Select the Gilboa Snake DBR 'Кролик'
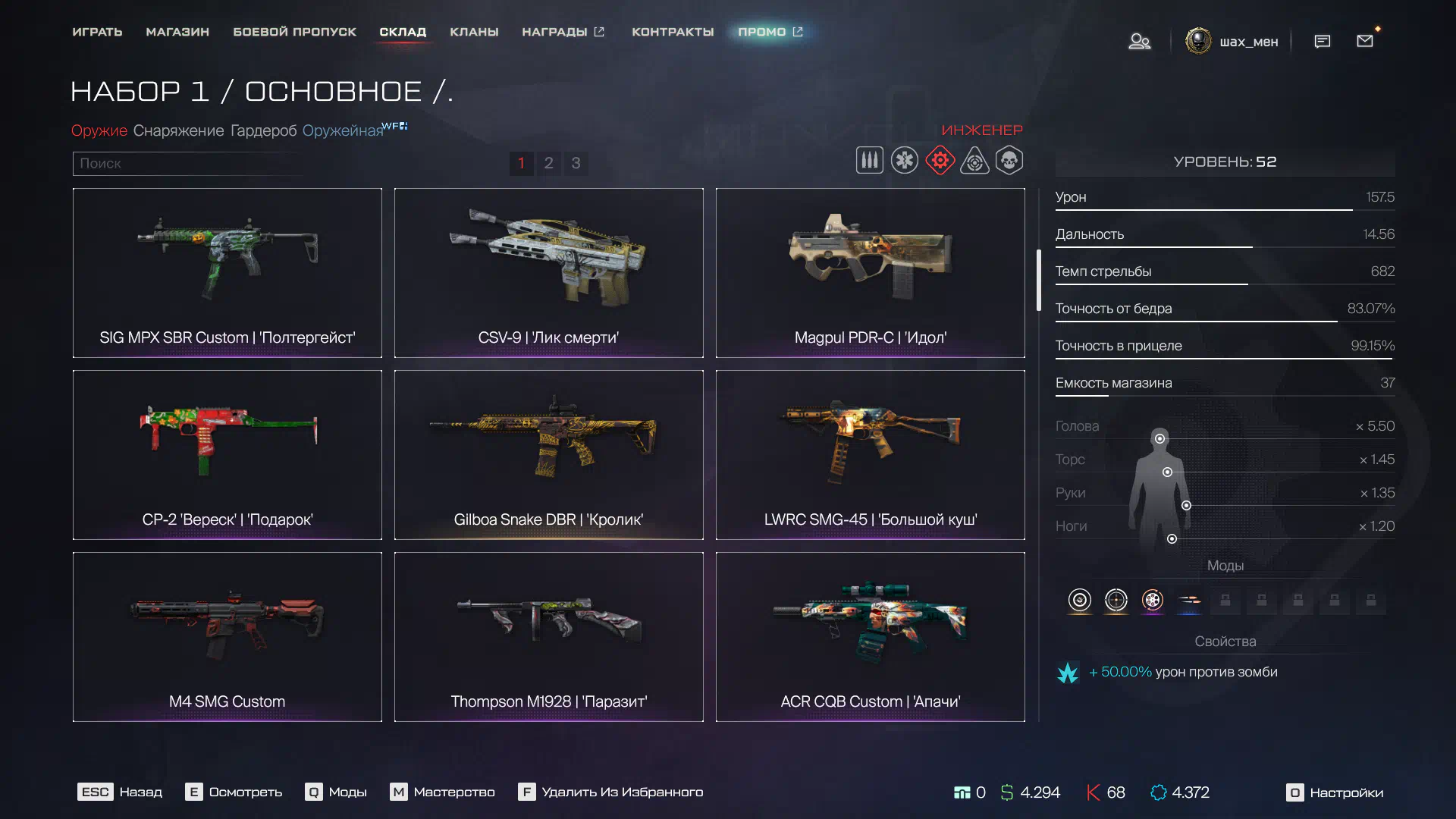 tap(549, 455)
